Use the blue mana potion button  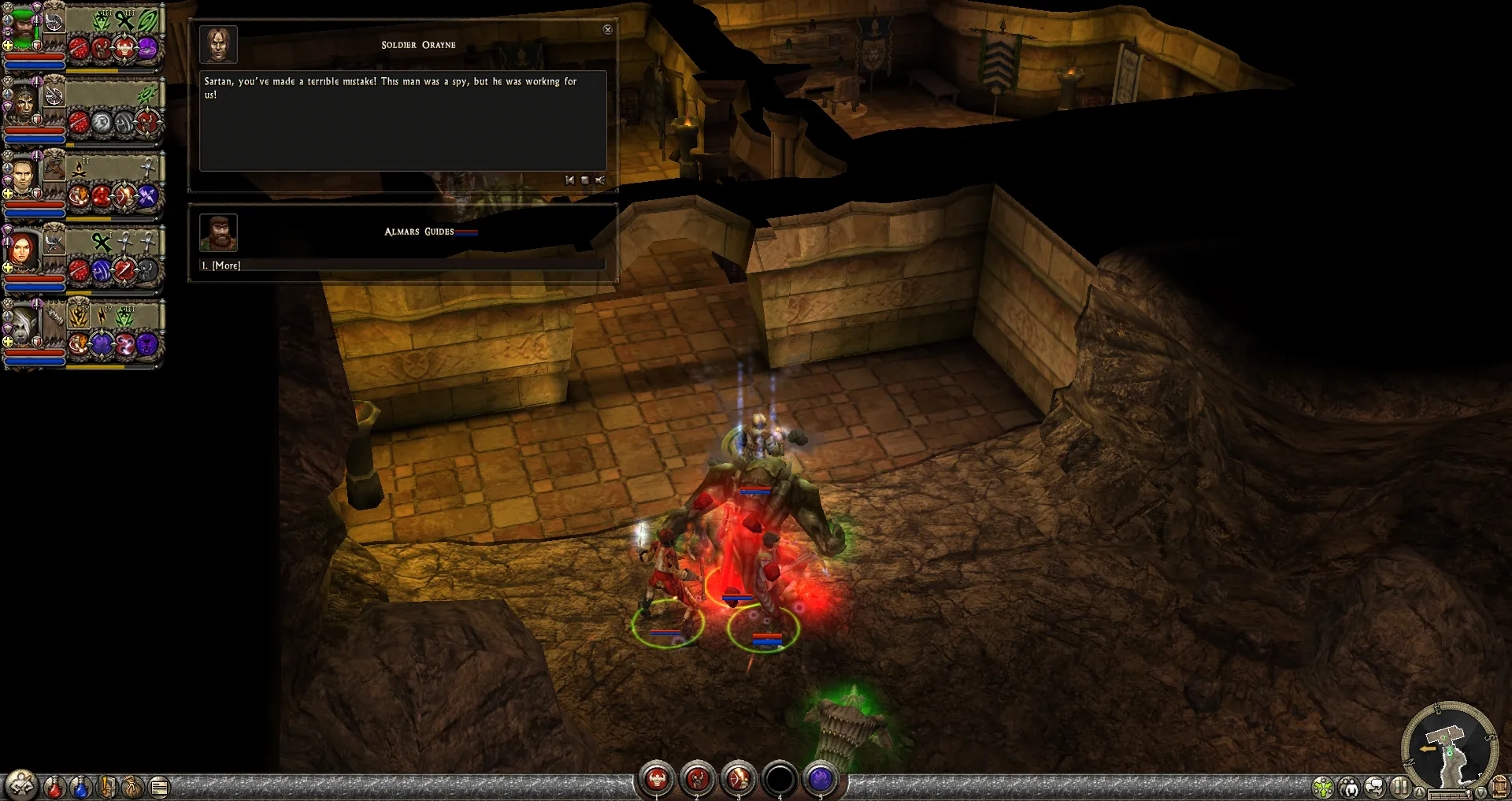(80, 786)
